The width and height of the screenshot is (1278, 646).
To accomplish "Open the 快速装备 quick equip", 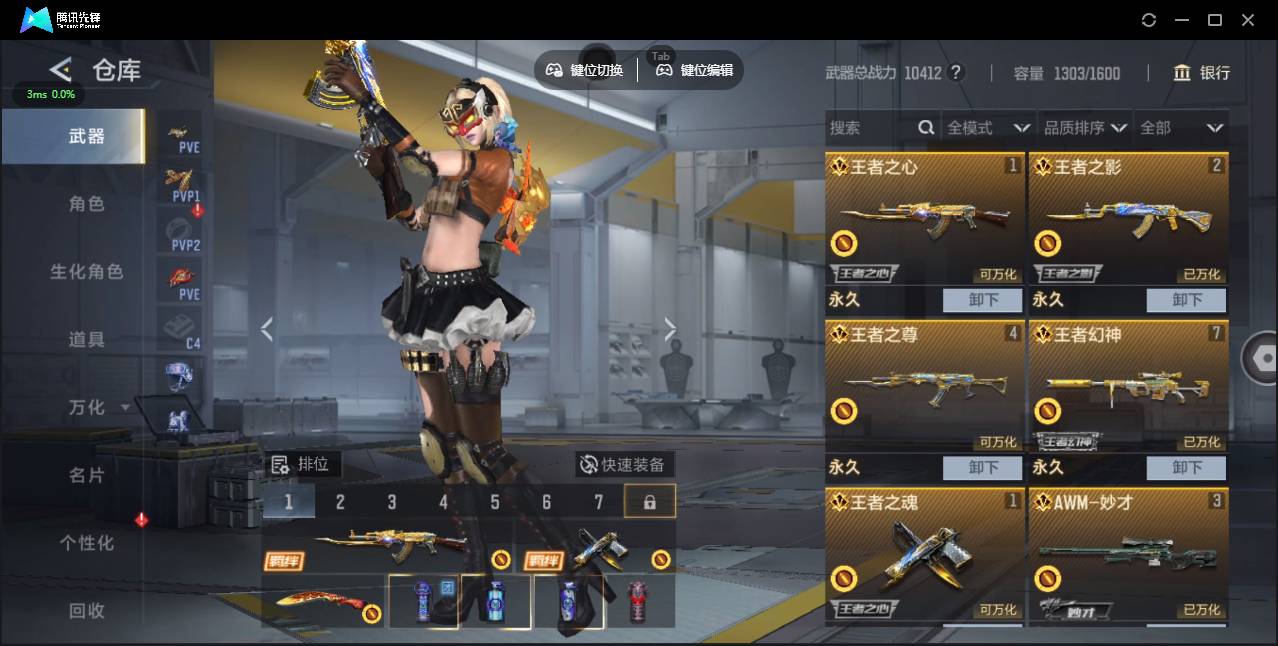I will tap(624, 465).
